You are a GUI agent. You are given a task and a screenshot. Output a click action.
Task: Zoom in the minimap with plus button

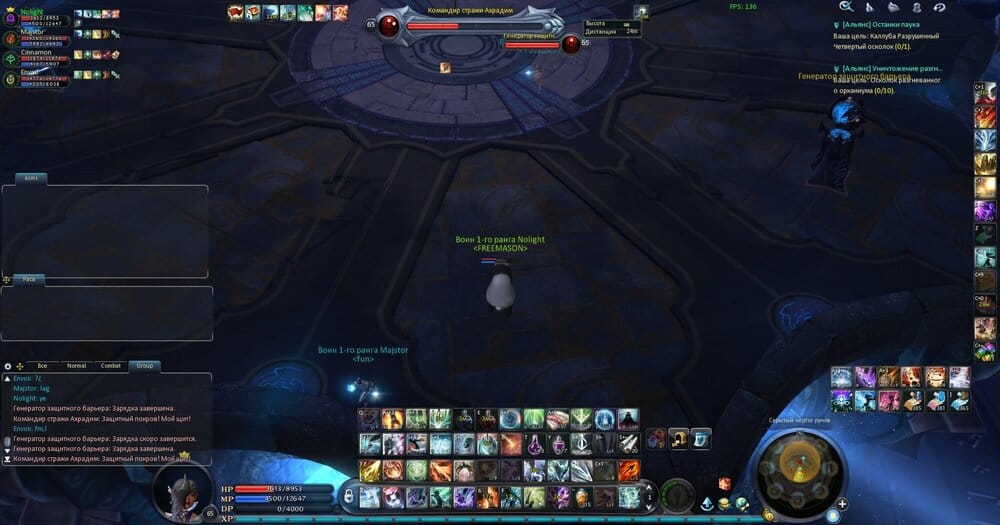(x=843, y=503)
